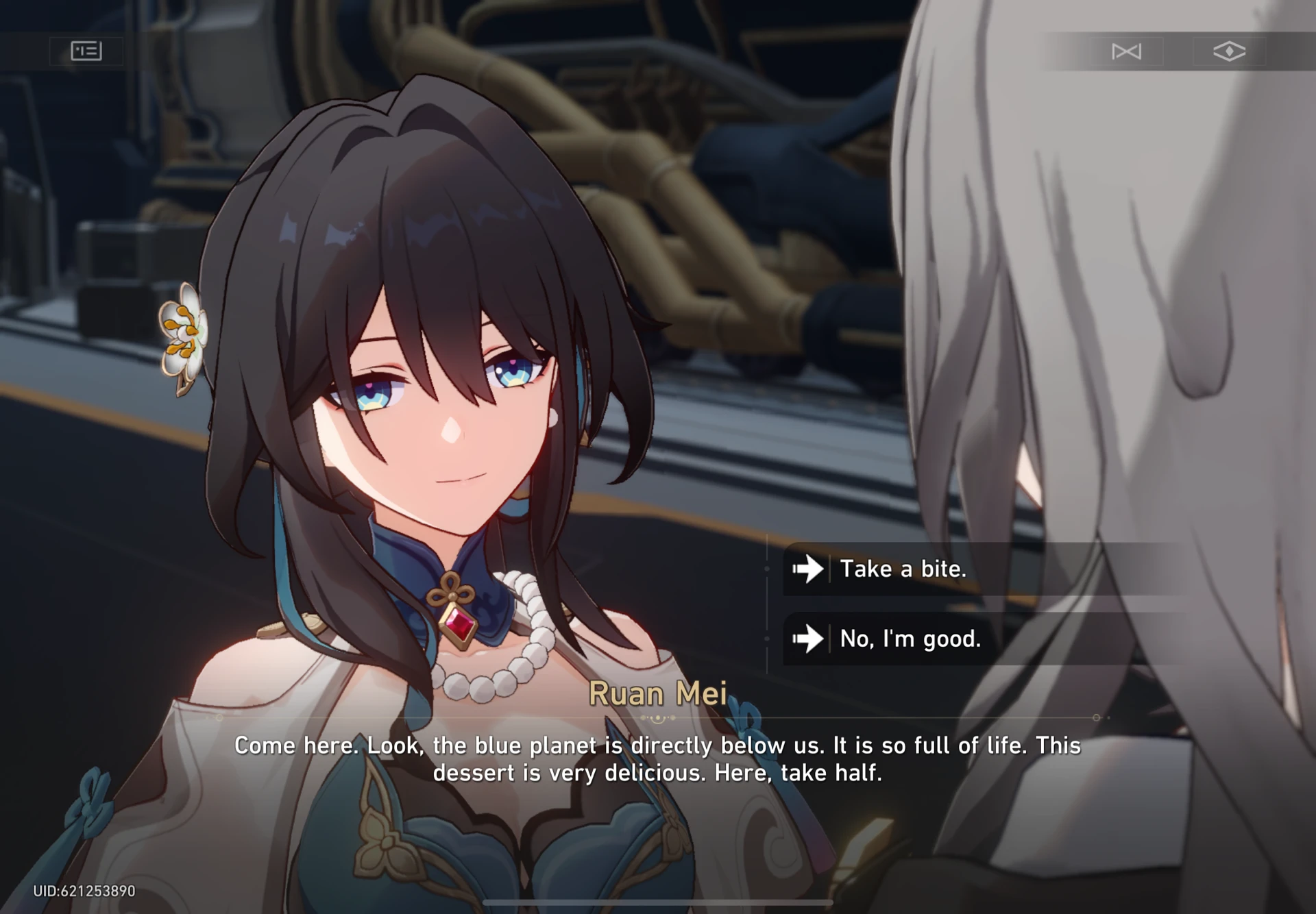The width and height of the screenshot is (1316, 914).
Task: Open the conversation log icon top-left
Action: coord(85,51)
